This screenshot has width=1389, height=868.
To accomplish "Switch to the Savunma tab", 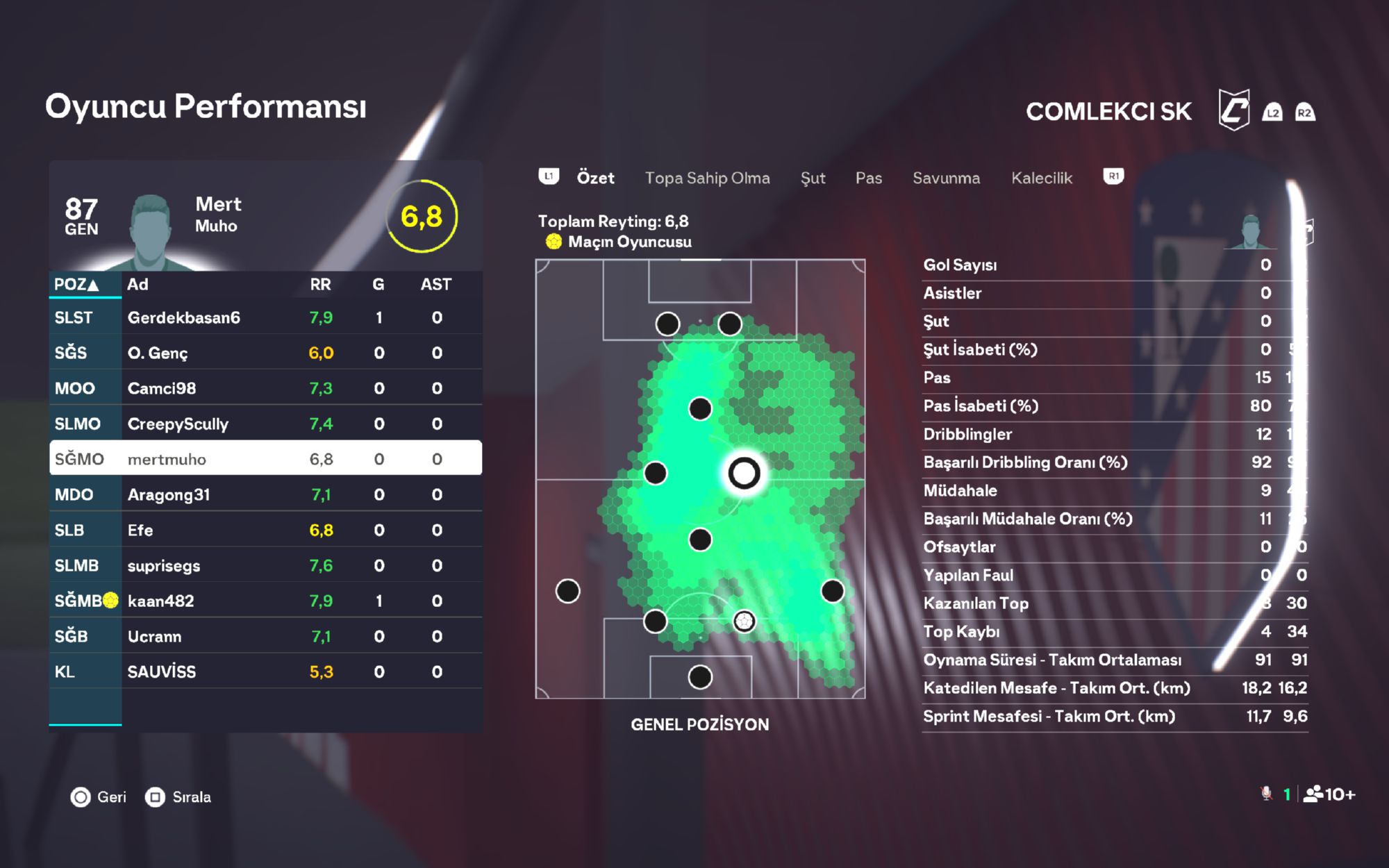I will (946, 178).
